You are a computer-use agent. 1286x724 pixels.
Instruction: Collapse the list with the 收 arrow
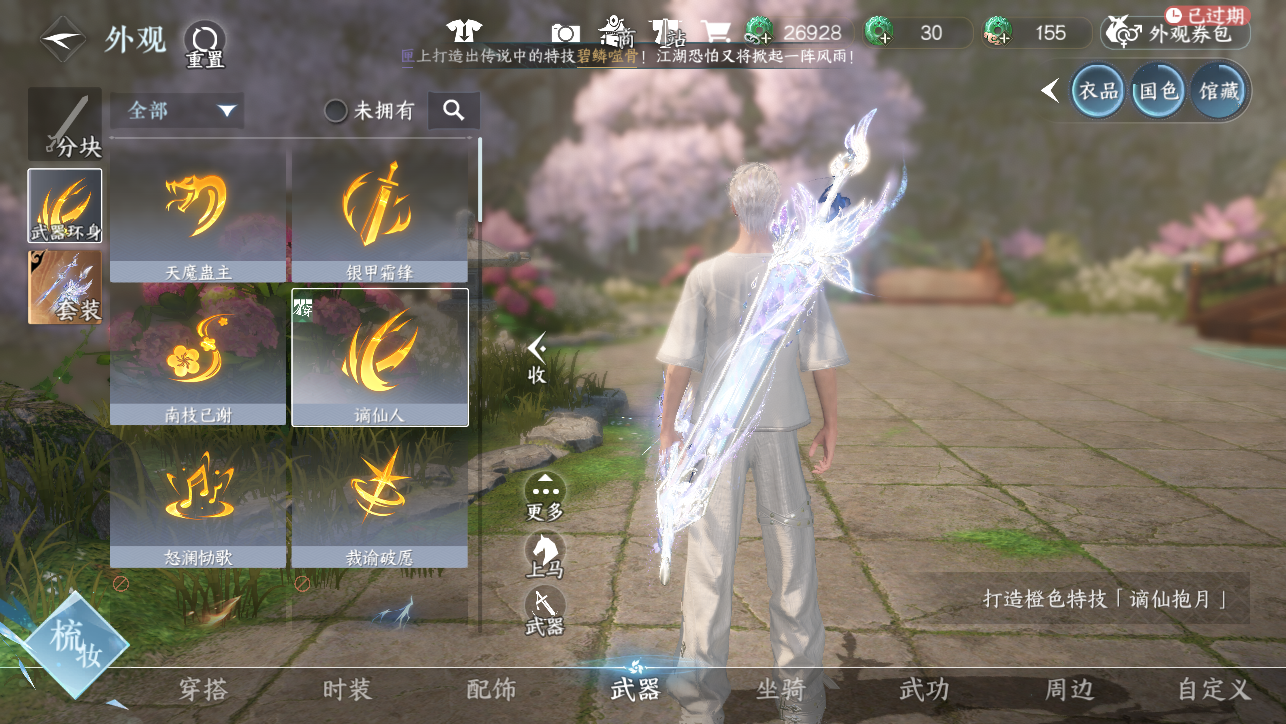(x=537, y=358)
